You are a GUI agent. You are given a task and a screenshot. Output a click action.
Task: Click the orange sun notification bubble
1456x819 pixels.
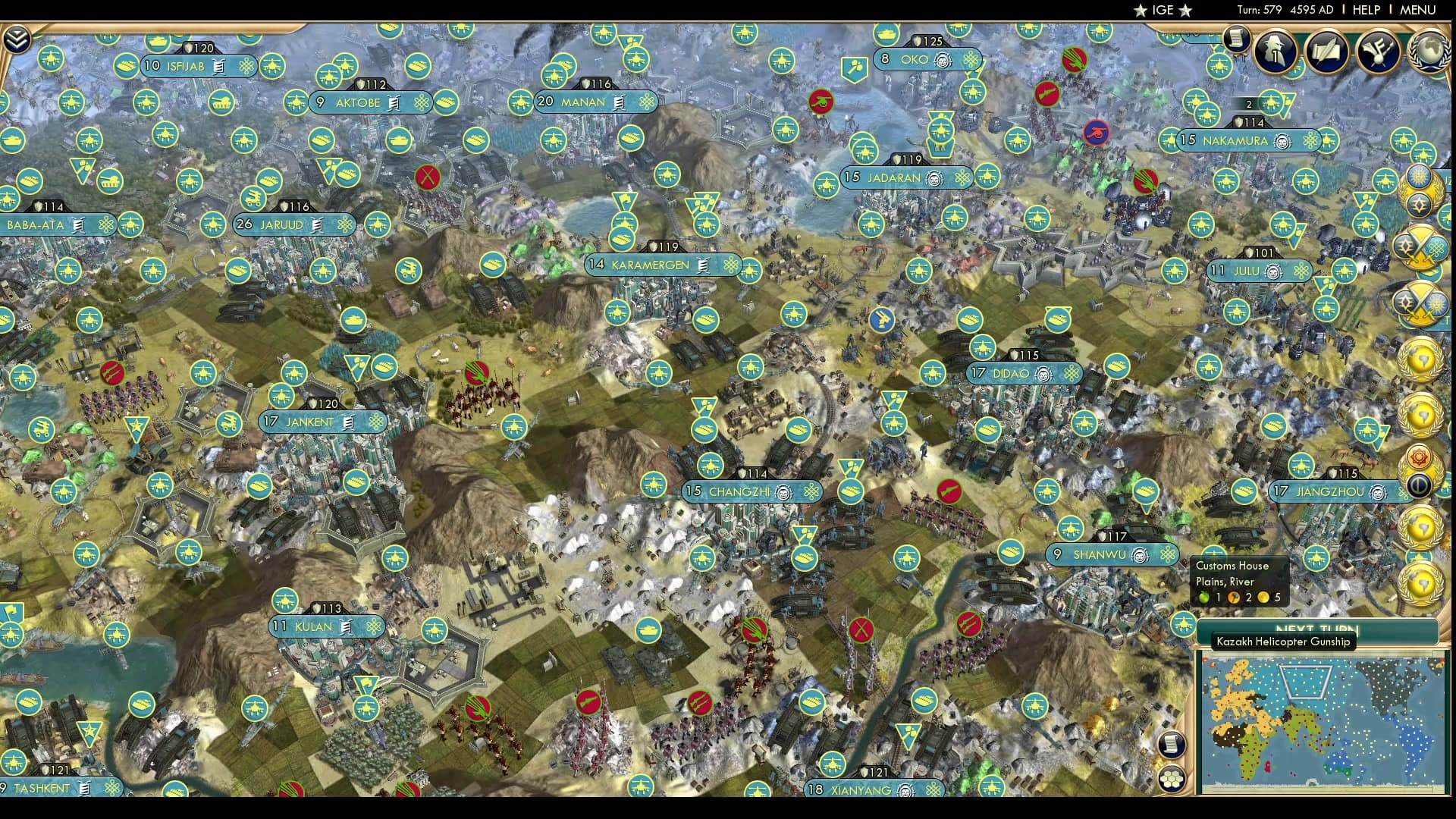(x=1420, y=458)
